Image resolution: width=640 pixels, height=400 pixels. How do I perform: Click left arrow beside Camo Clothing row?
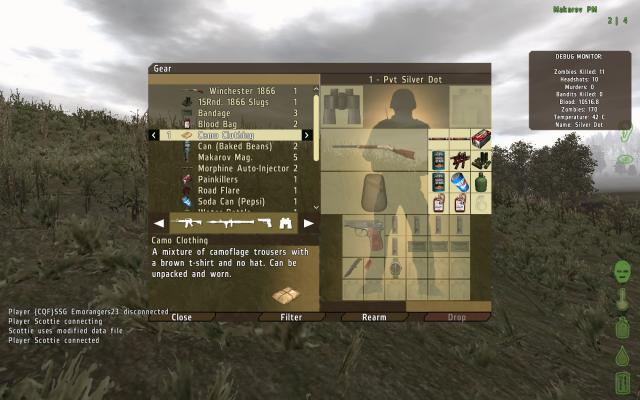point(153,135)
